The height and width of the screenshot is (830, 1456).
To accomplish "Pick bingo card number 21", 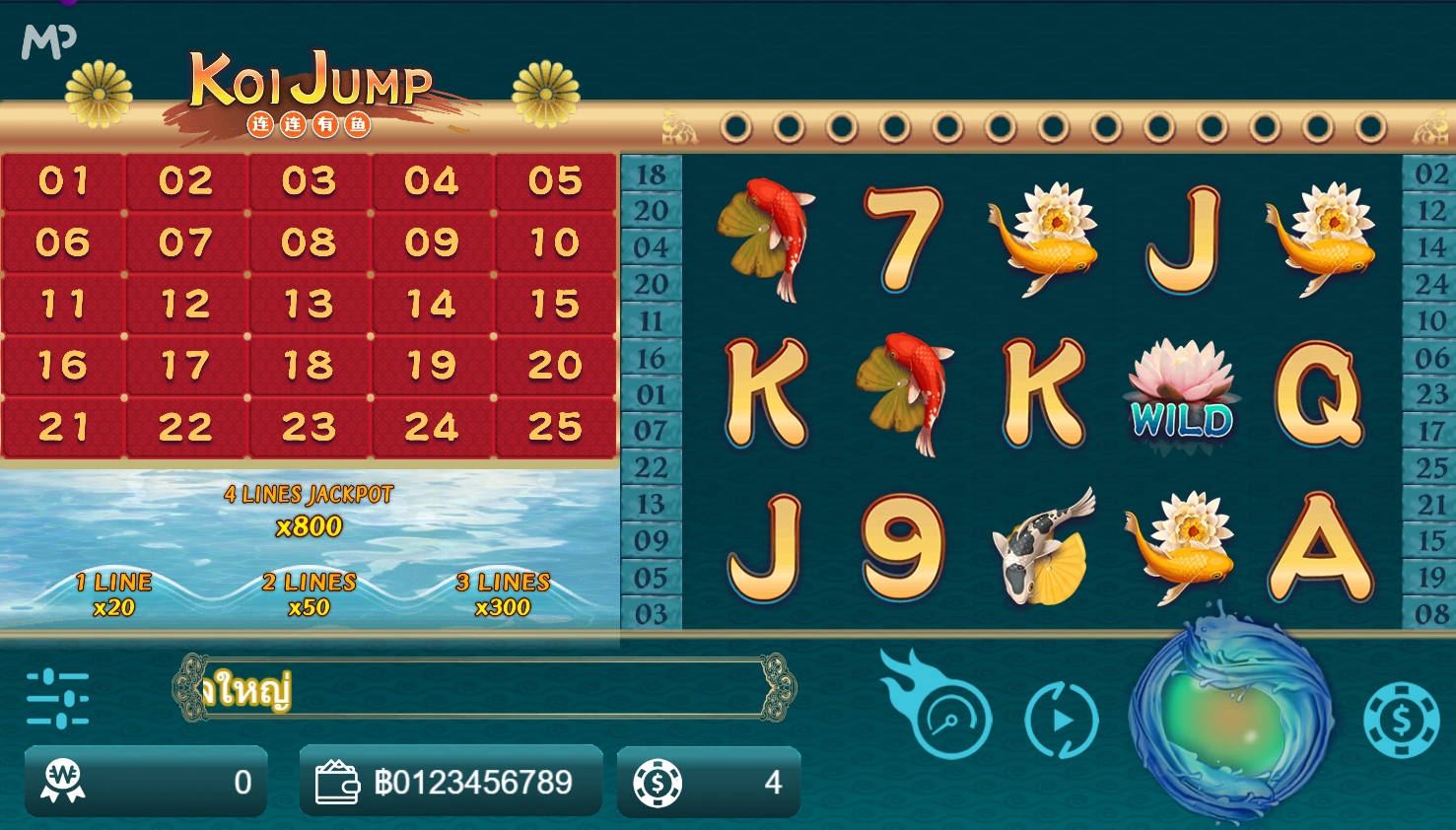I will tap(64, 428).
